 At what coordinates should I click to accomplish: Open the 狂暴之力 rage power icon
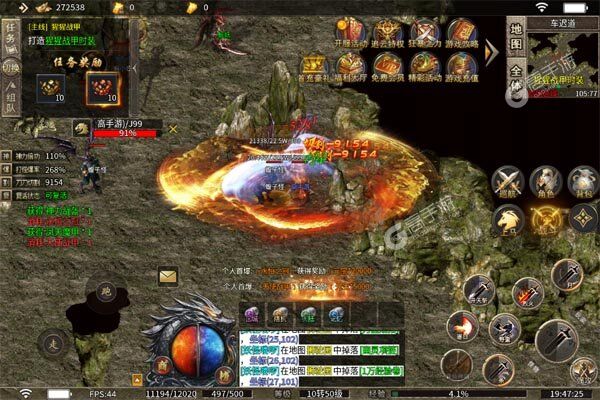click(424, 32)
